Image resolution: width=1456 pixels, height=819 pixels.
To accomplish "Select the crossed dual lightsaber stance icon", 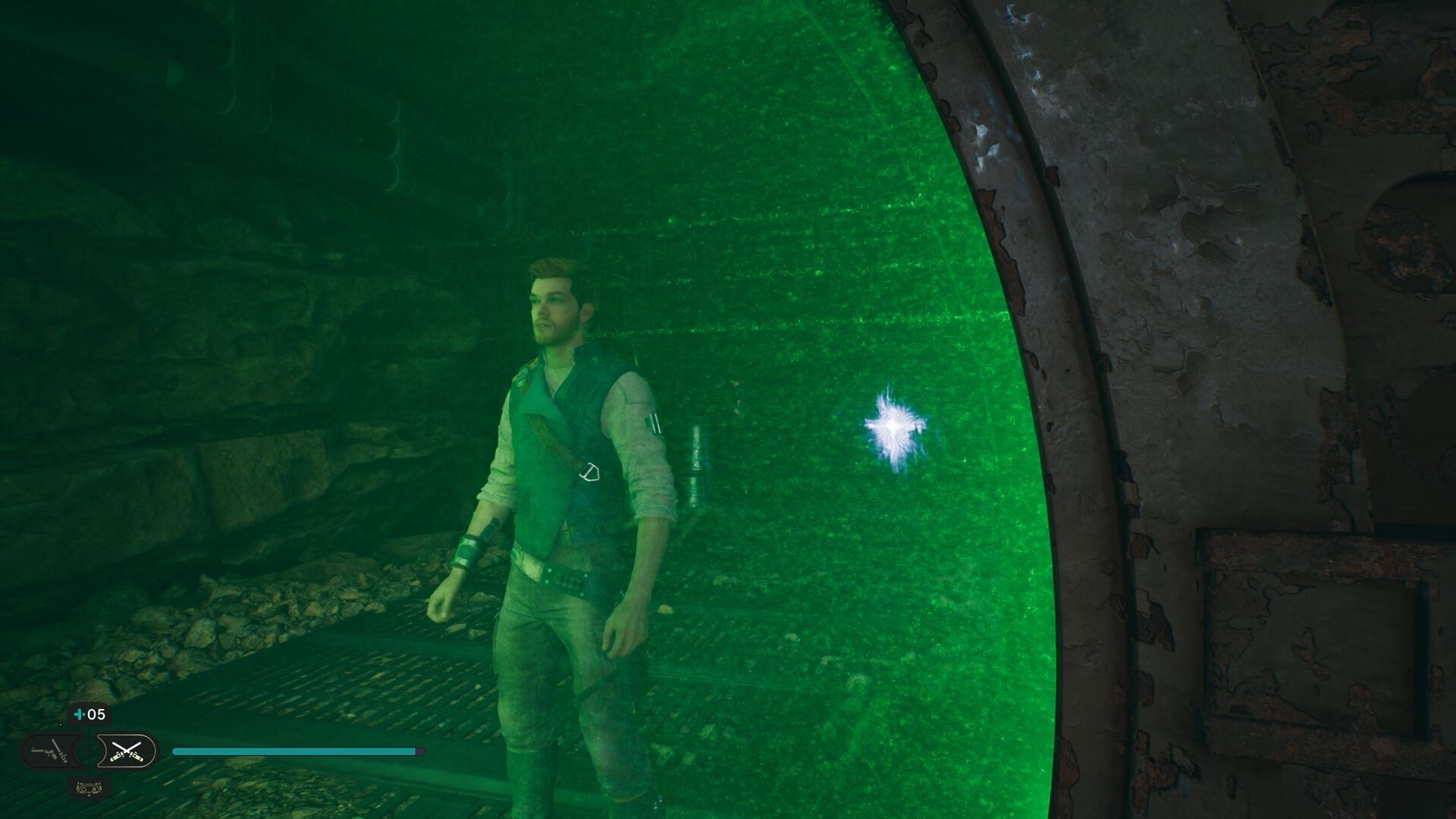I will (x=127, y=751).
